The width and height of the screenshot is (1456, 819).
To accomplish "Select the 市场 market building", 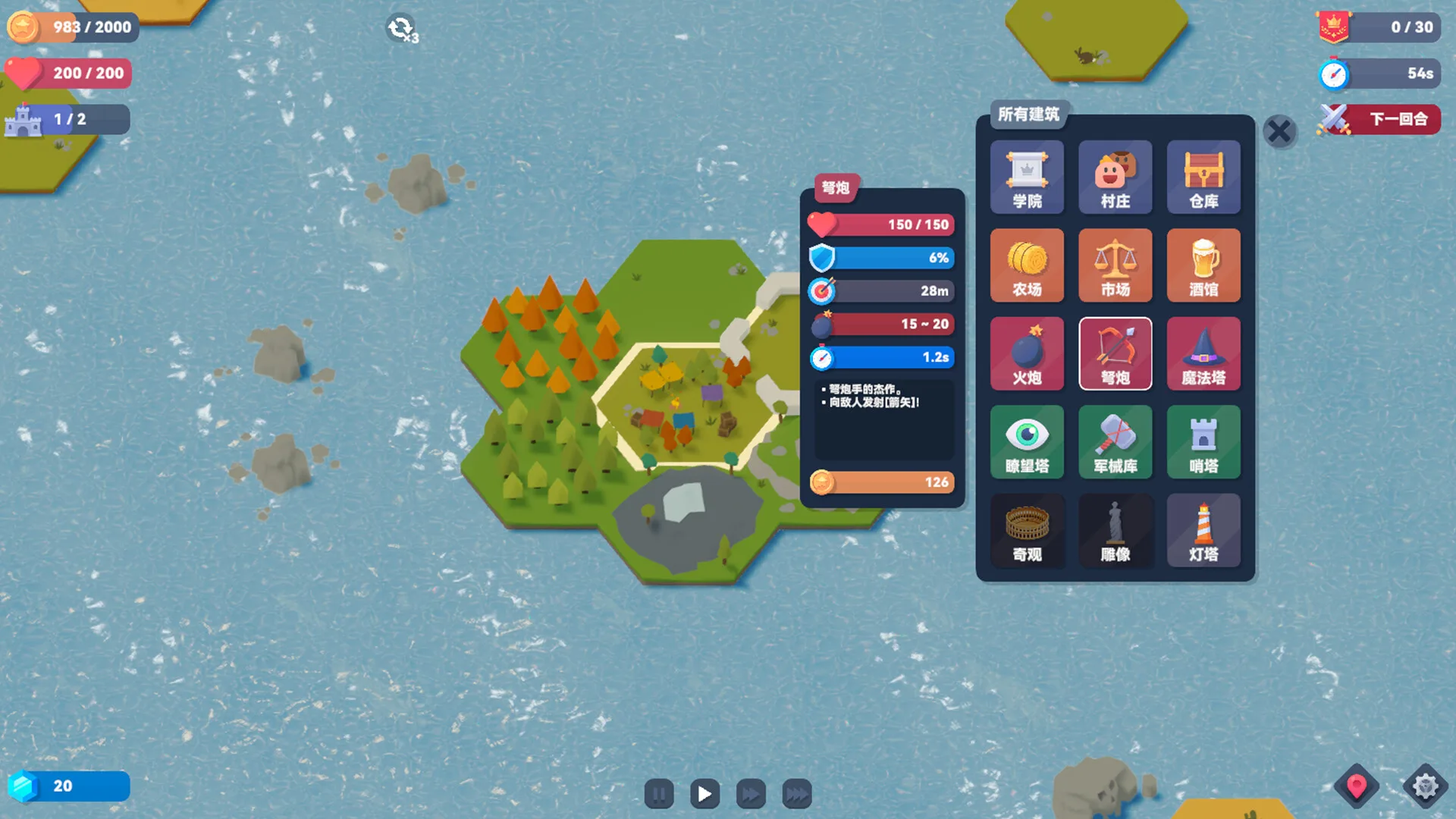I will tap(1115, 265).
